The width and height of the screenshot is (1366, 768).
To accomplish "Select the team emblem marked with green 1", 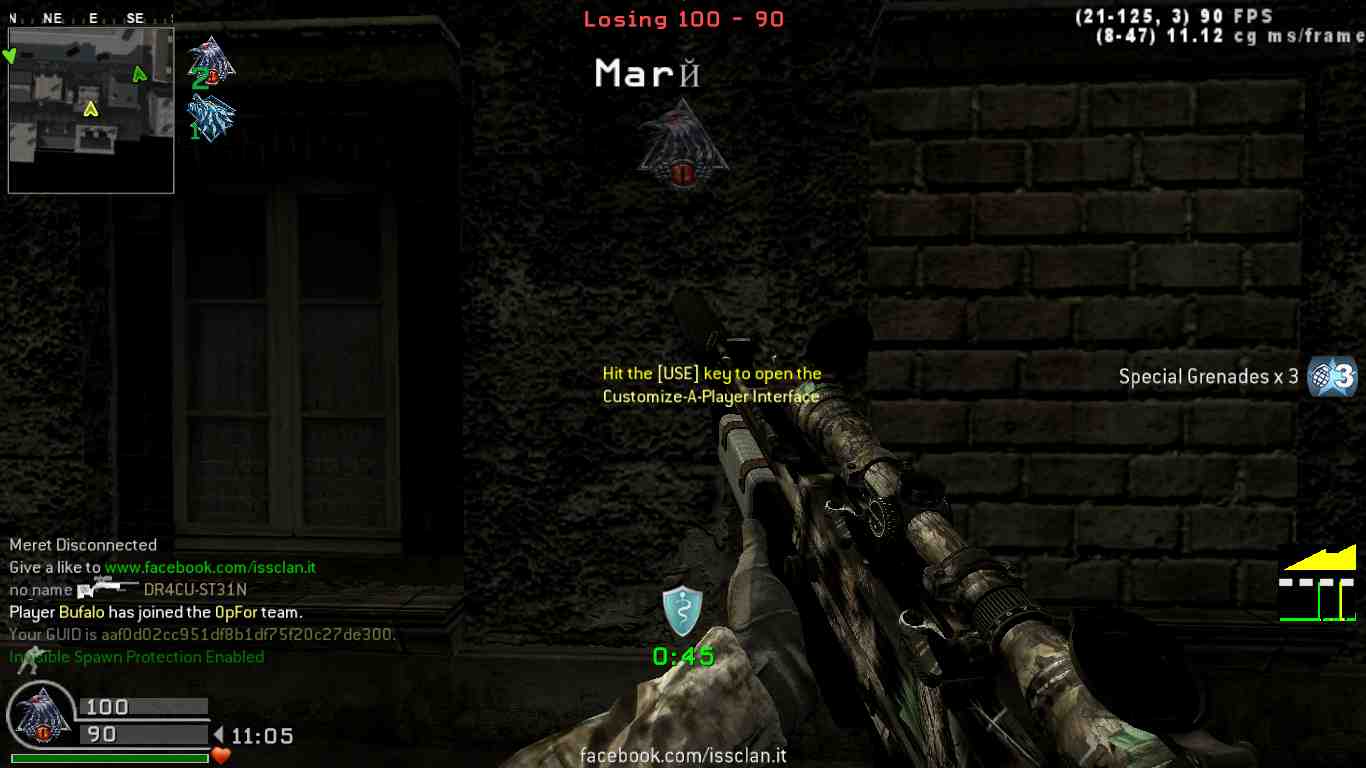I will pyautogui.click(x=211, y=118).
